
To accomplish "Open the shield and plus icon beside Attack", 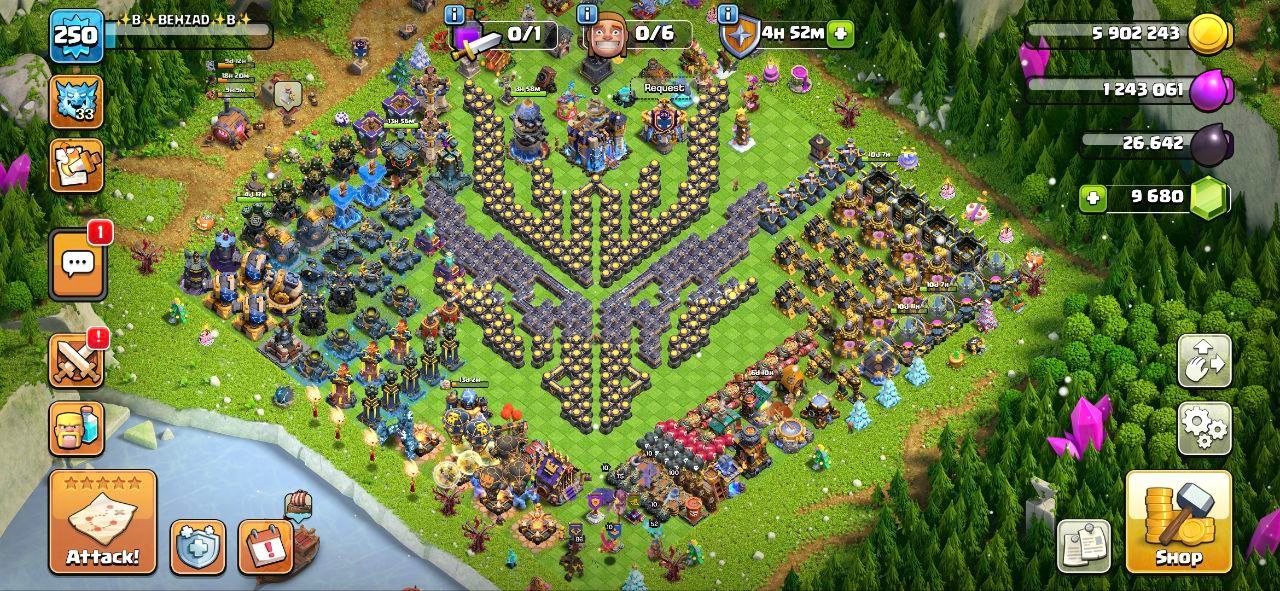I will tap(197, 547).
